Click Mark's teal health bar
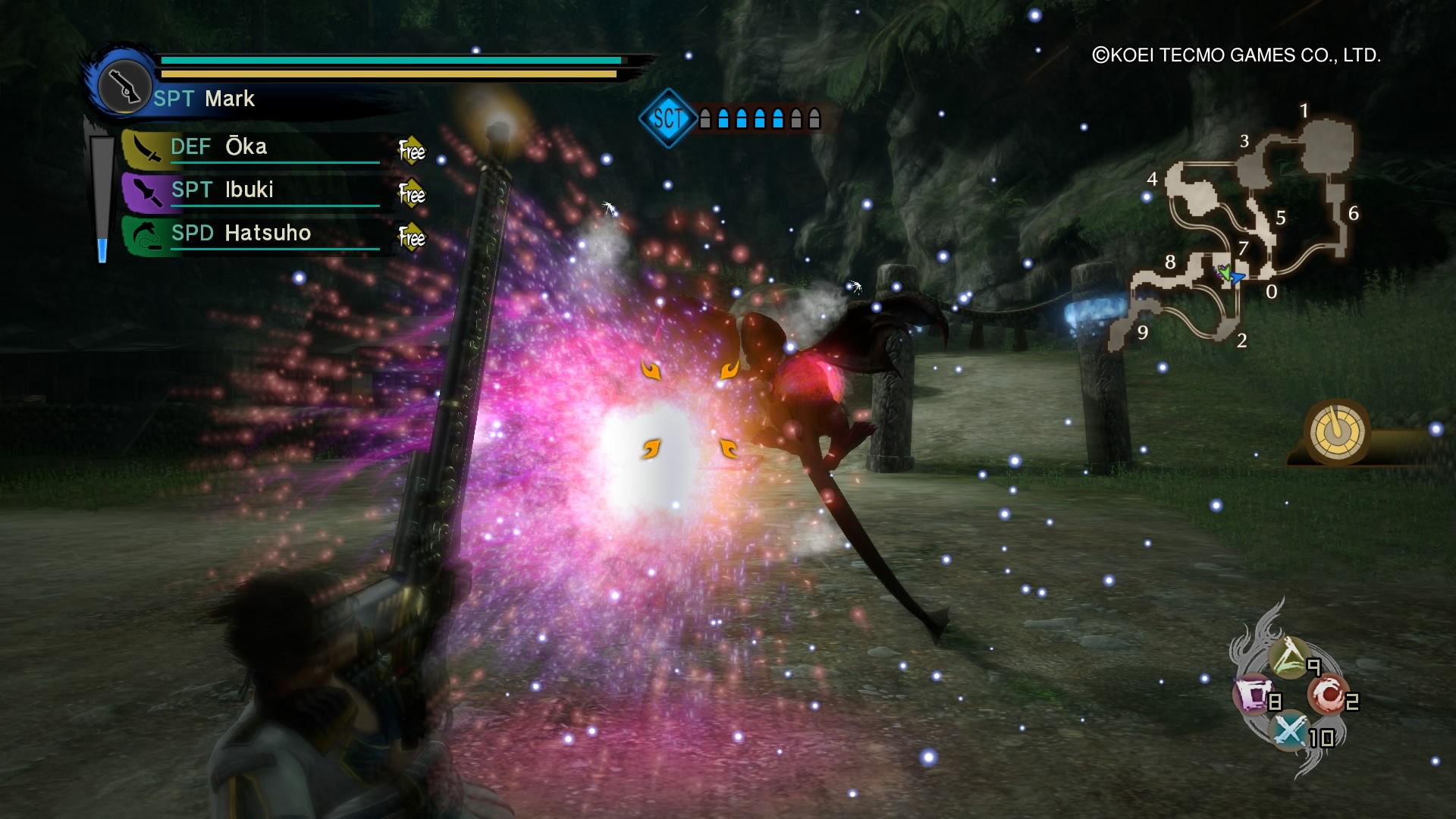This screenshot has height=819, width=1456. click(x=387, y=58)
